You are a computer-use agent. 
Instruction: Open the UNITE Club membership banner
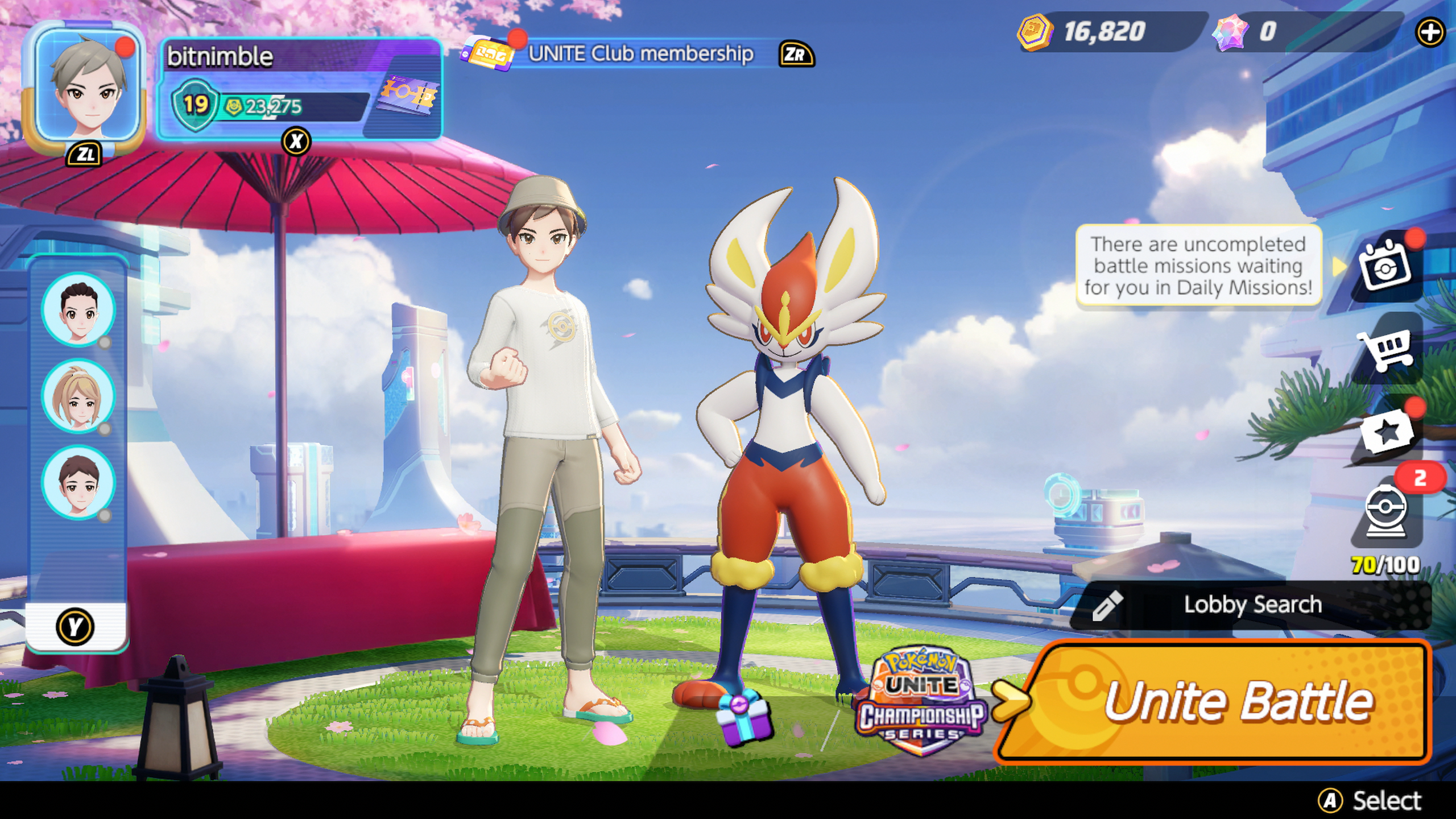[x=637, y=53]
